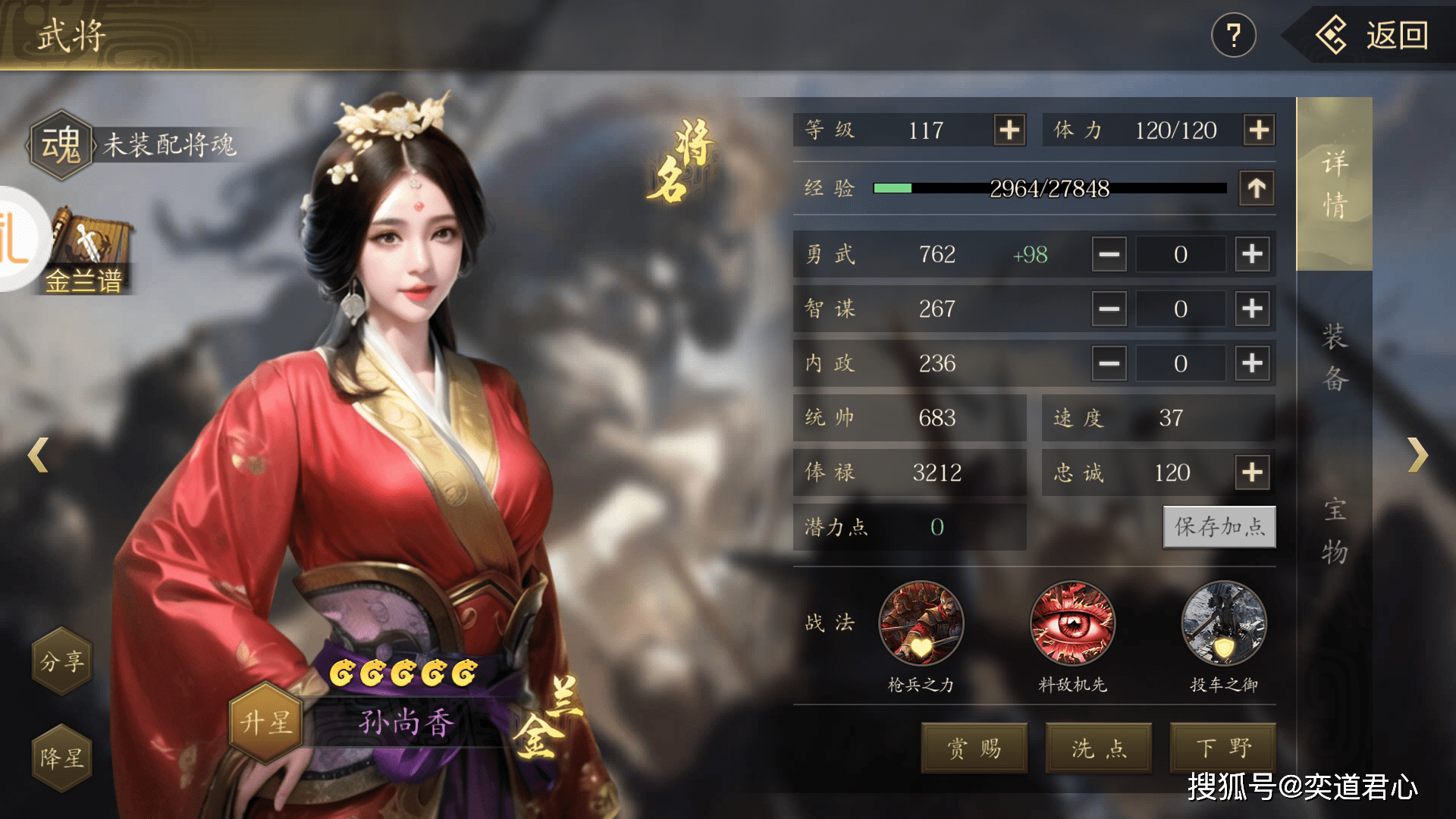Click the 返回 back button

tap(1374, 36)
